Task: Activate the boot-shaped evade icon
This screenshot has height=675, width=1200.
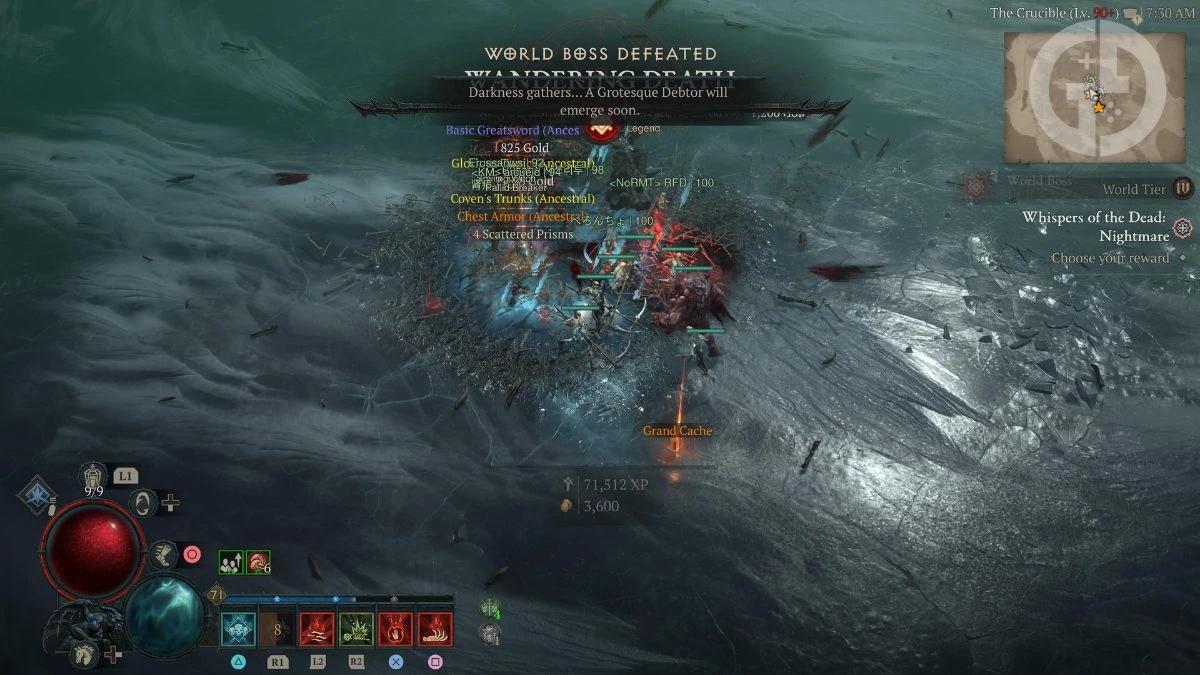Action: coord(163,553)
